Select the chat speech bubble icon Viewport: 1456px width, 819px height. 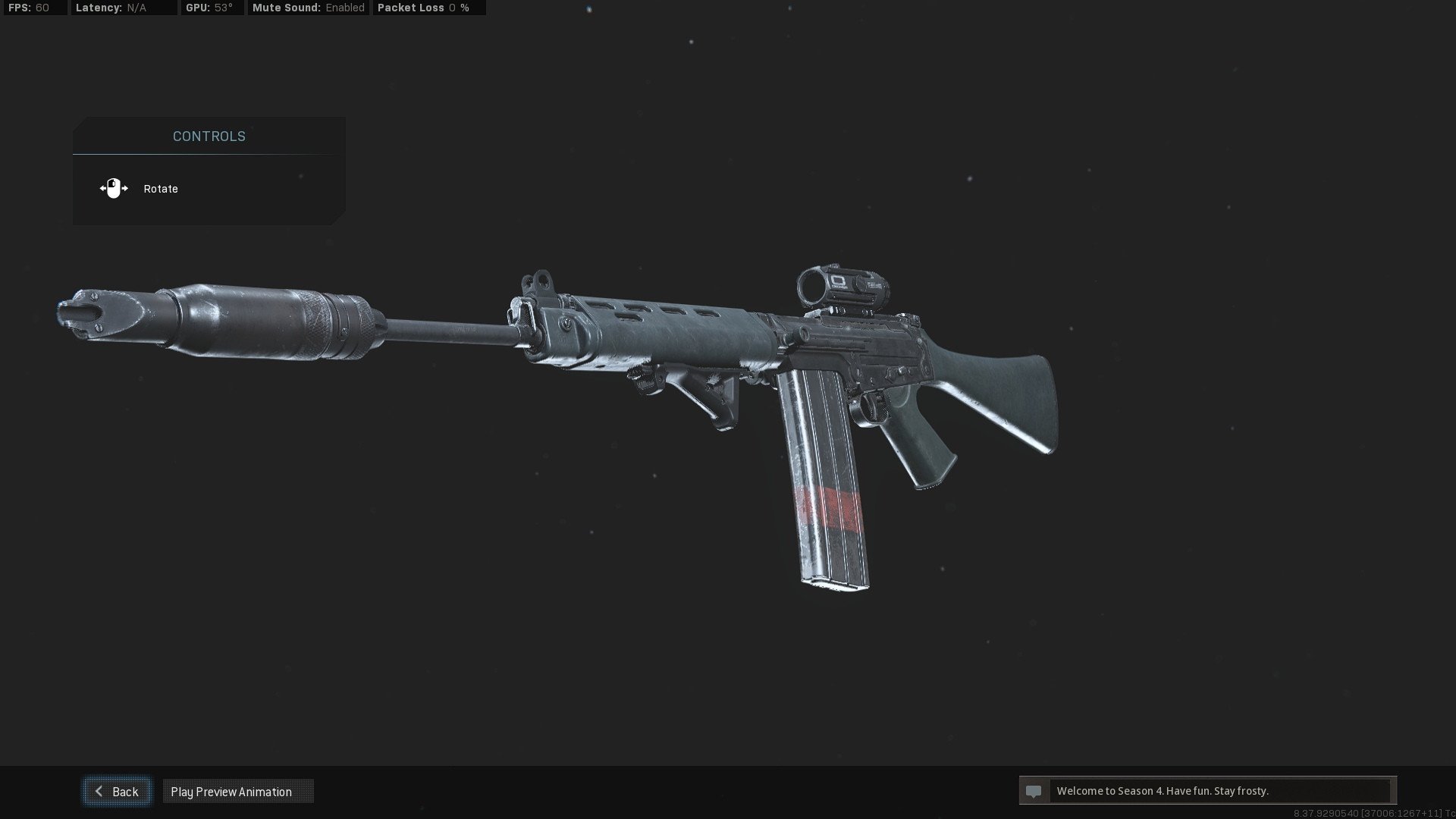(1034, 791)
